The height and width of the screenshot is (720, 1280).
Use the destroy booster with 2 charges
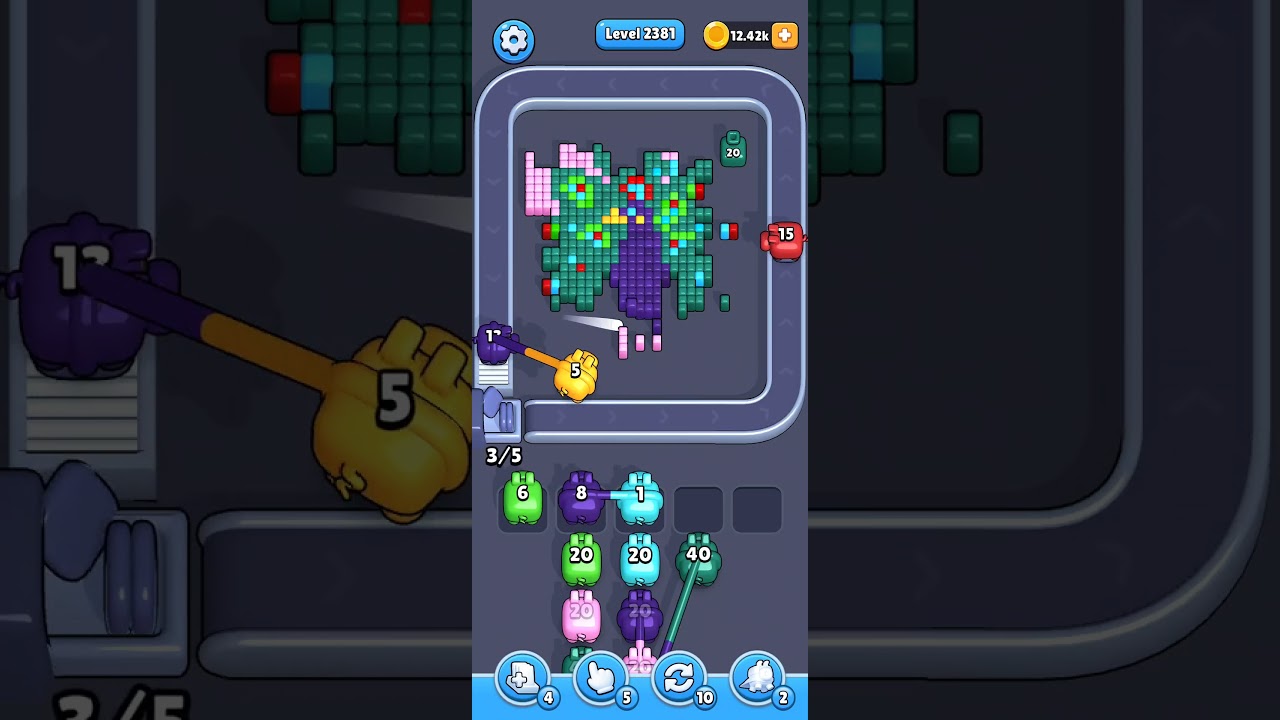coord(758,678)
